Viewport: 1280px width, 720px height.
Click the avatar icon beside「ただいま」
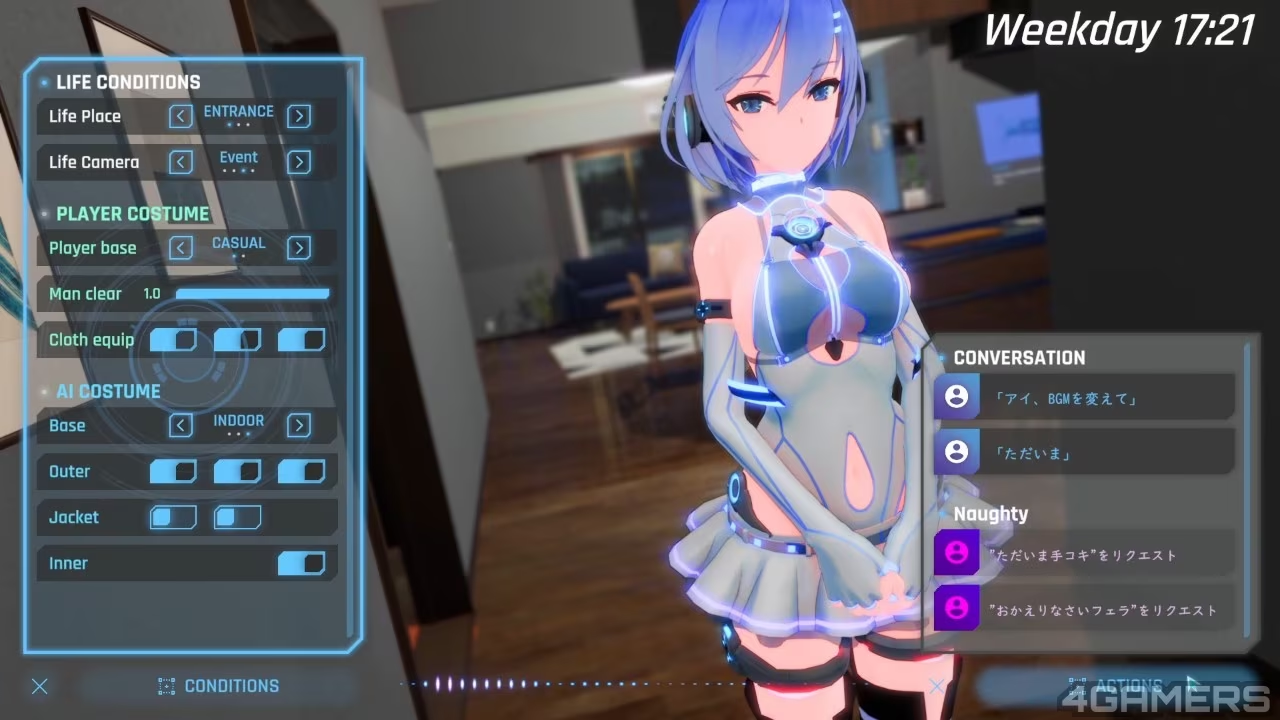tap(957, 452)
